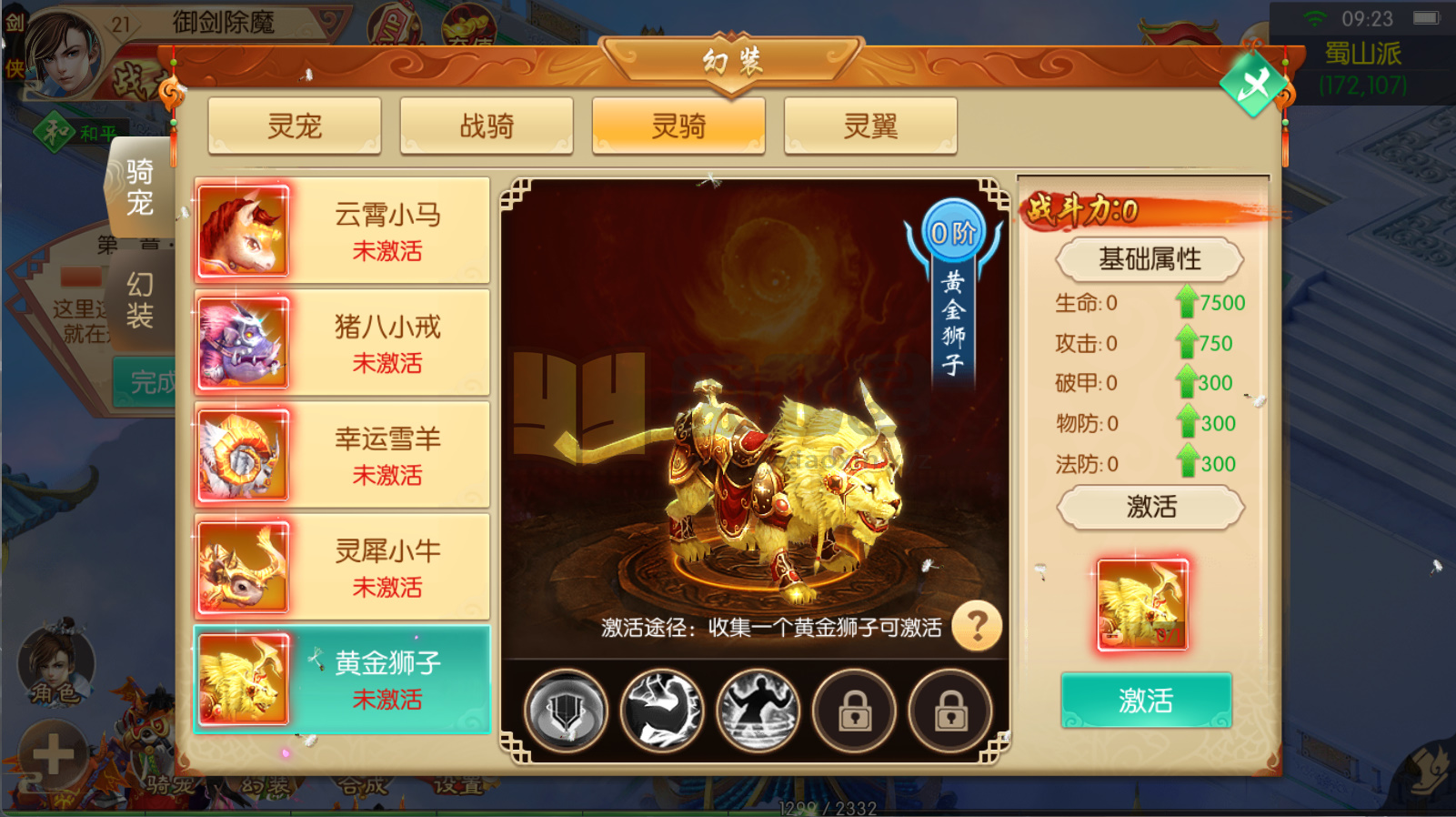Screen dimensions: 1456x817
Task: Click the golden lion item thumbnail on right panel
Action: [1144, 602]
